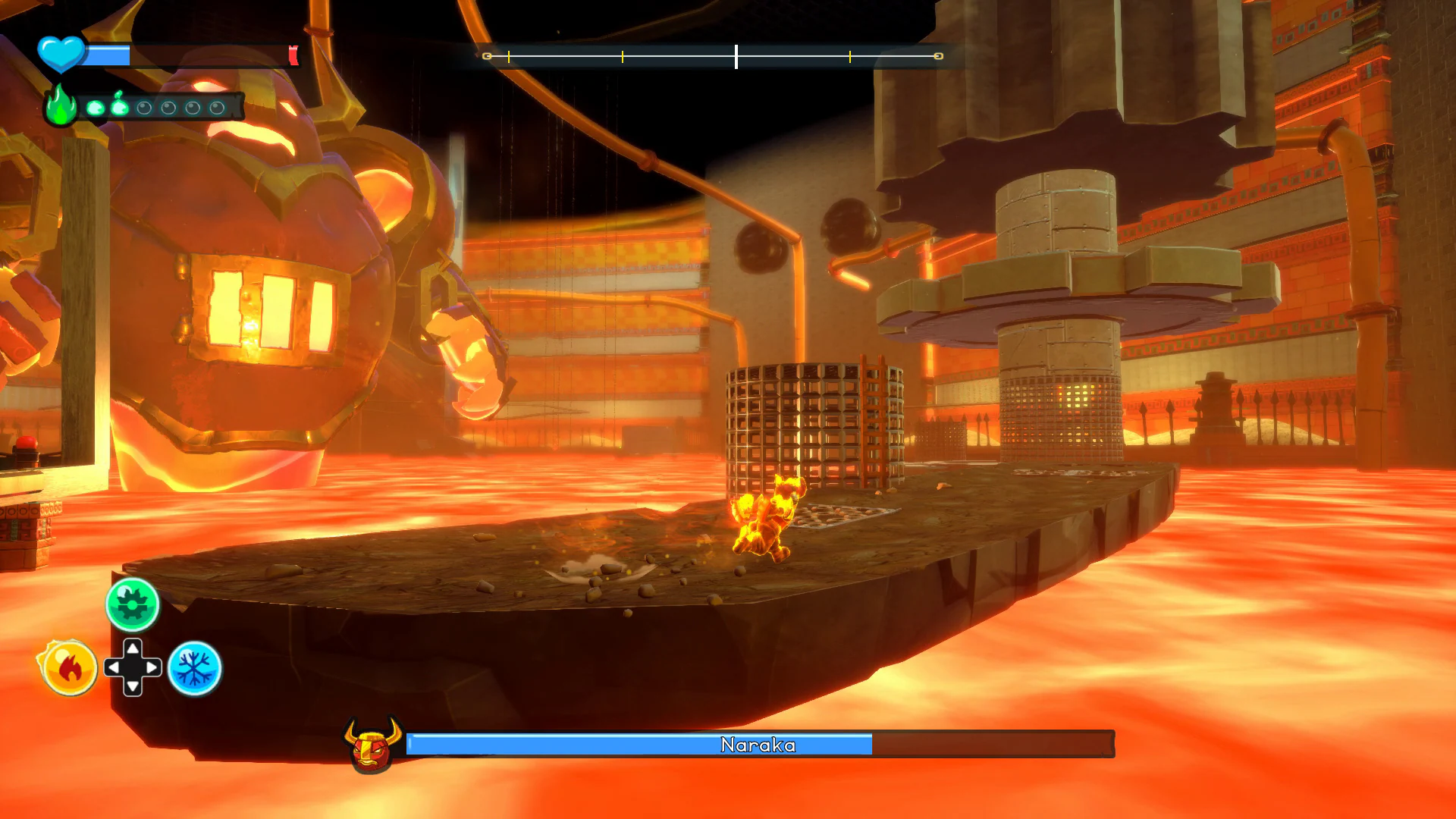This screenshot has height=819, width=1456.
Task: Click Naraka's blue health bar
Action: tap(641, 745)
